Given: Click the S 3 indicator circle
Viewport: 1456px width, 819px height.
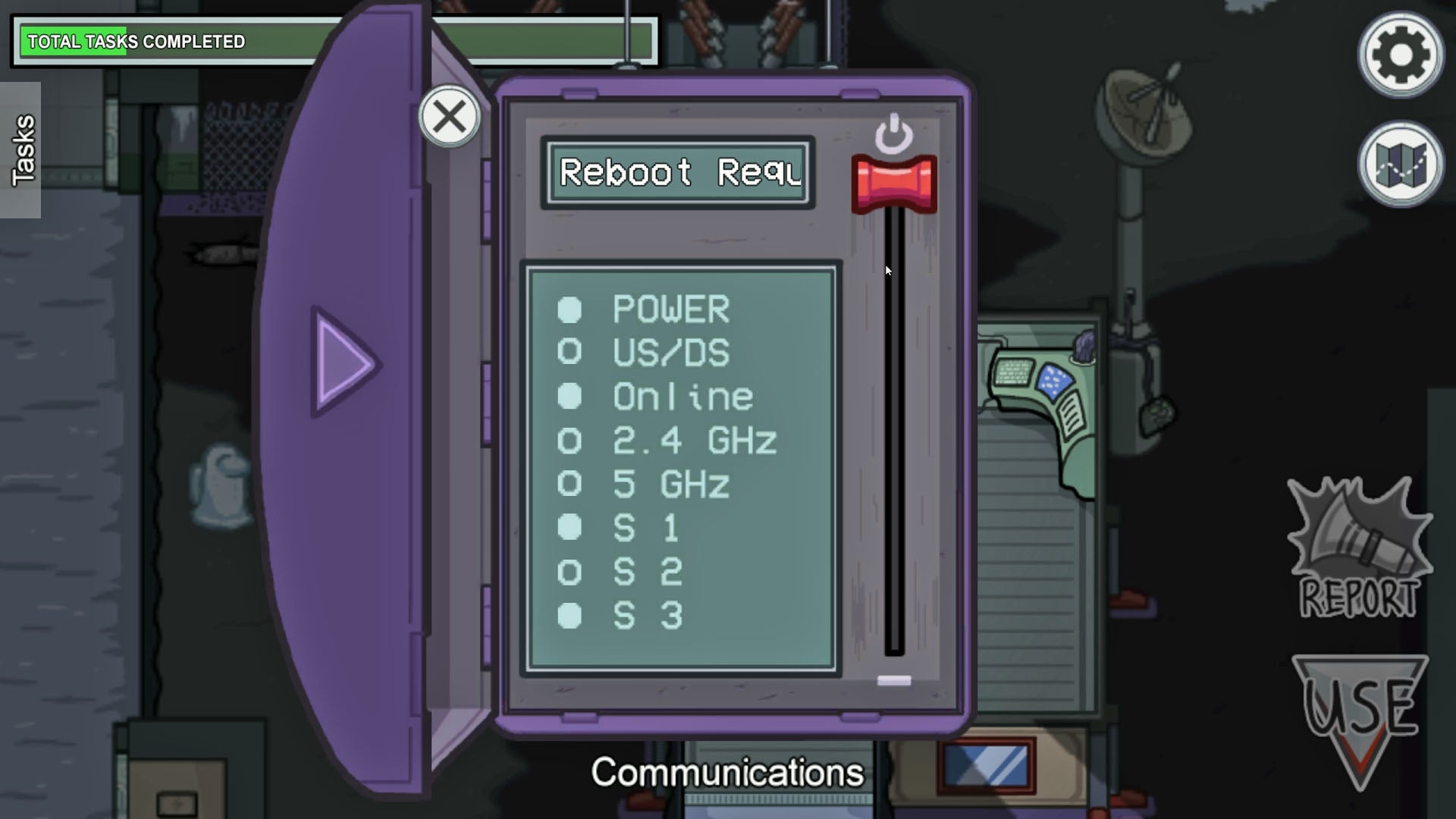Looking at the screenshot, I should [x=570, y=616].
